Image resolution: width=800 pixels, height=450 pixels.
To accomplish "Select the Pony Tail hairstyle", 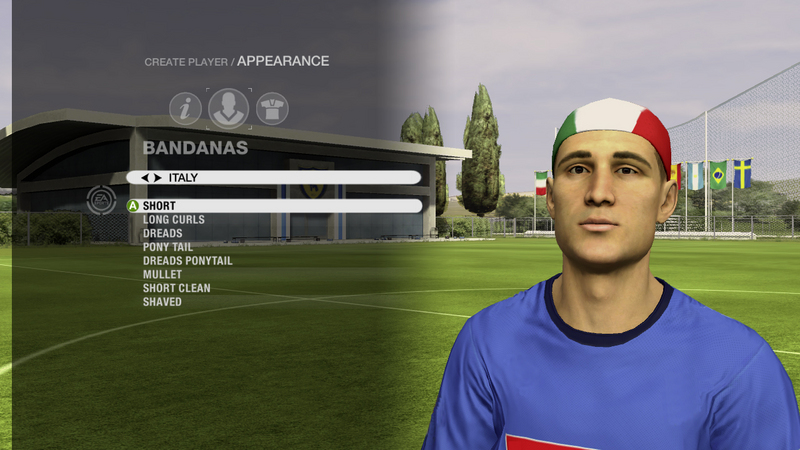I will (x=168, y=247).
